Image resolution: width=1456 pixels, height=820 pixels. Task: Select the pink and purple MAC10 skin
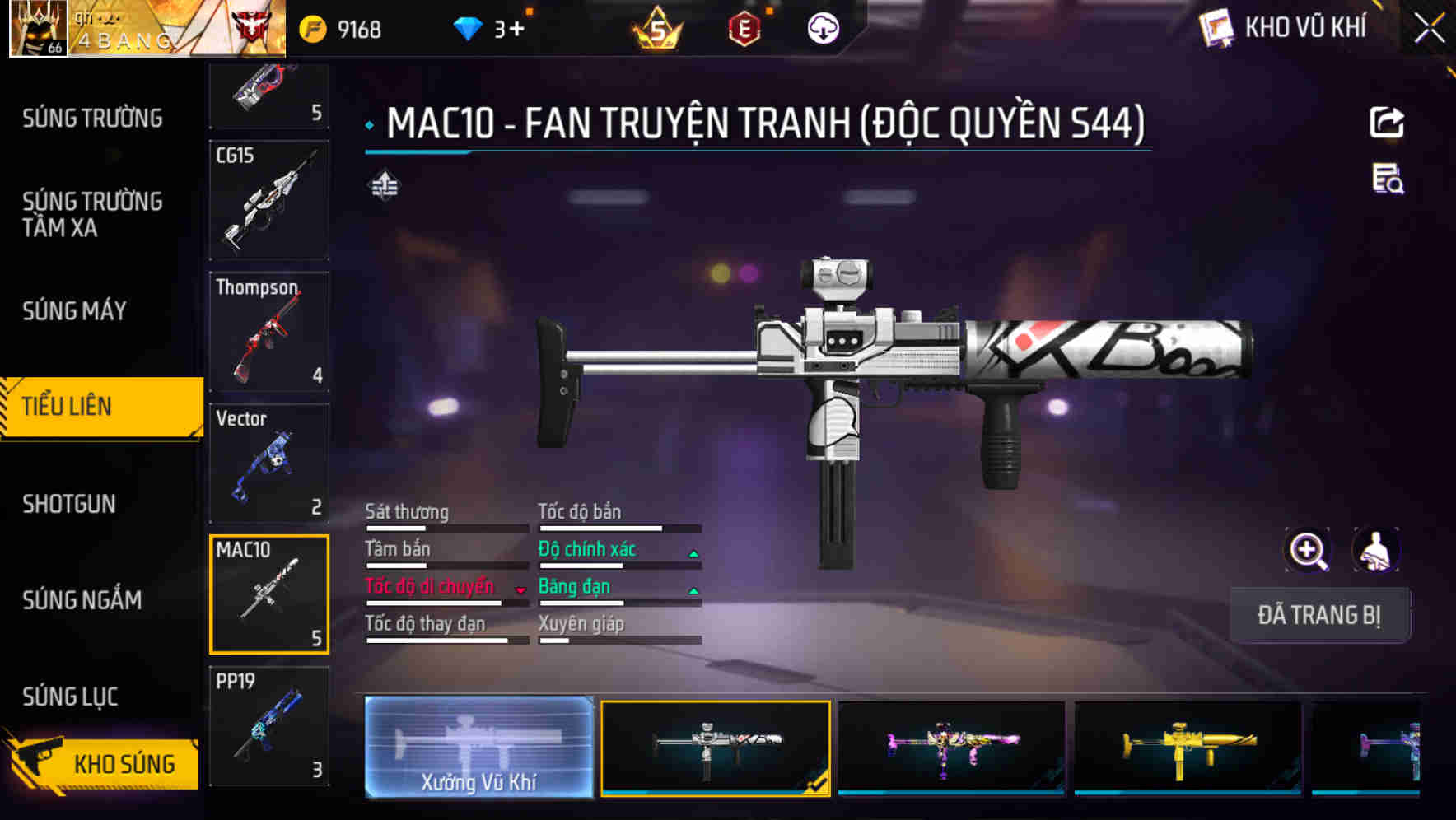[951, 747]
